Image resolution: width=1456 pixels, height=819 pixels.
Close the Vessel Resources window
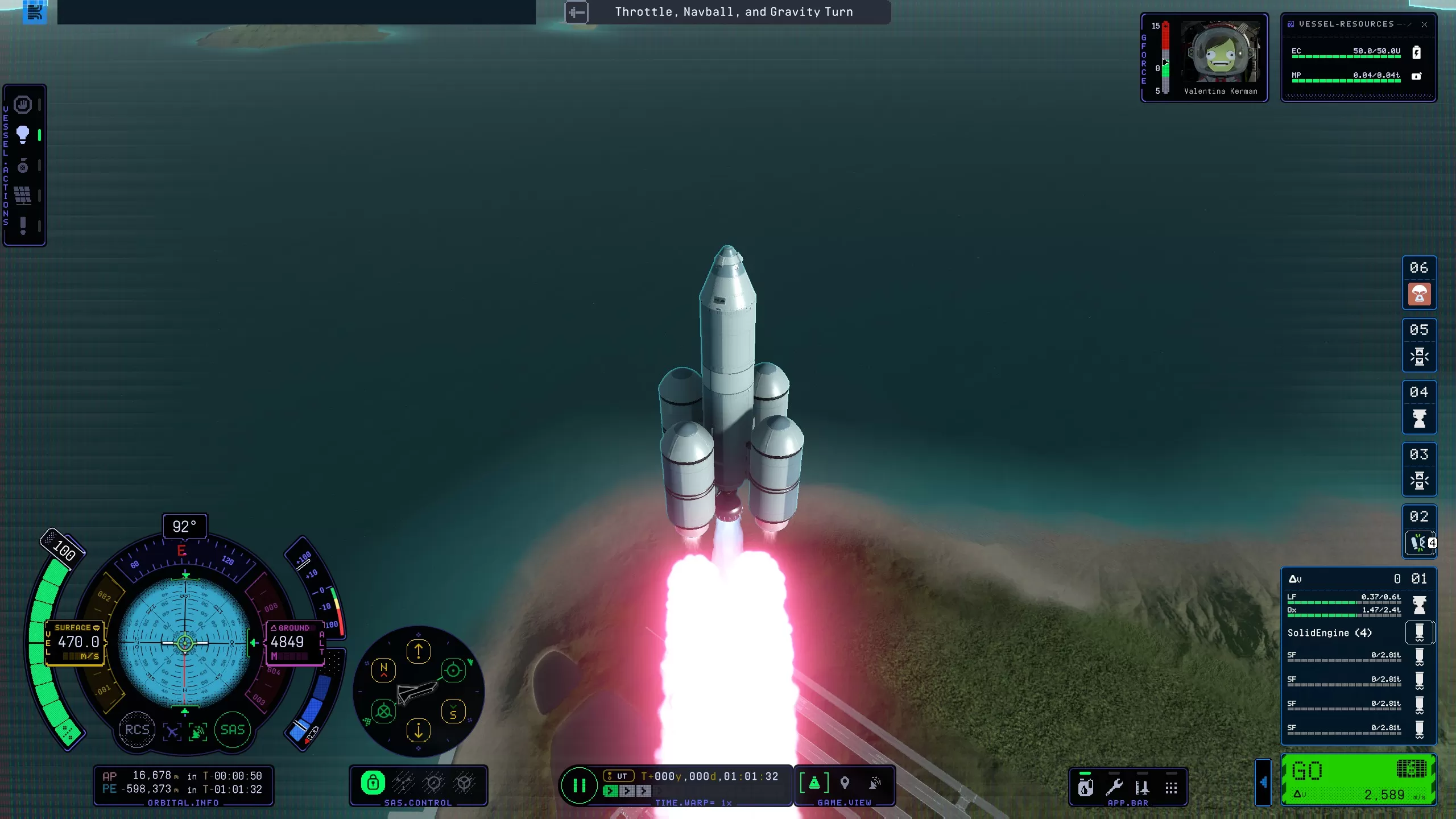tap(1424, 24)
